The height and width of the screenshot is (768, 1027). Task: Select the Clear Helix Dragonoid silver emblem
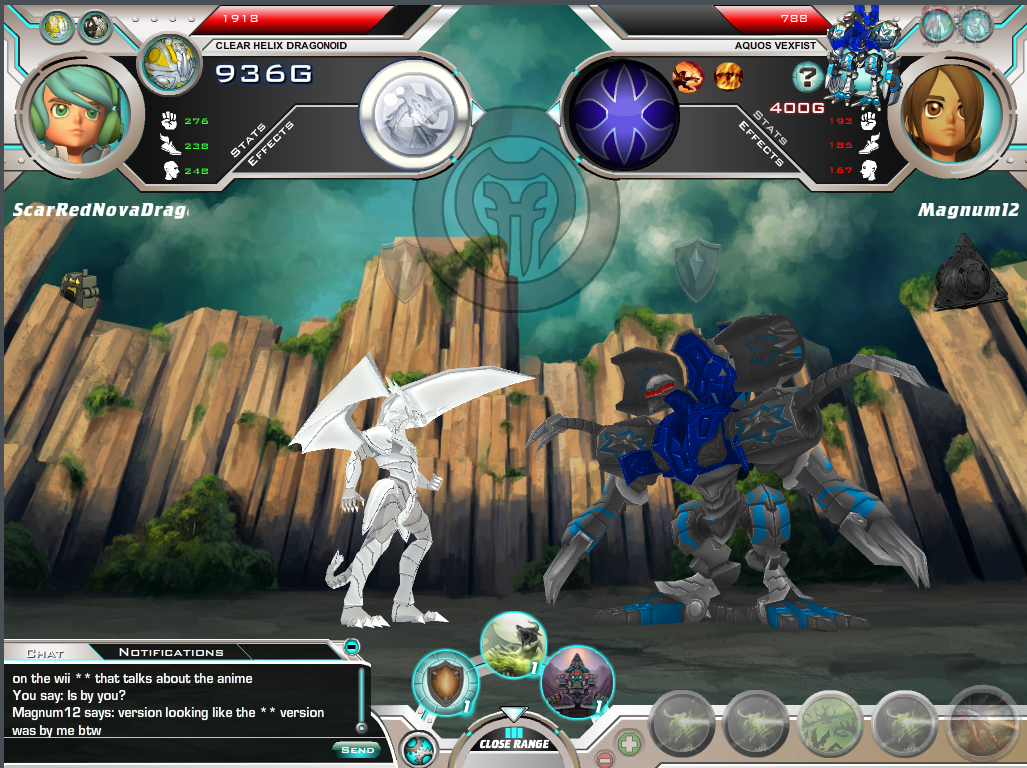(415, 110)
